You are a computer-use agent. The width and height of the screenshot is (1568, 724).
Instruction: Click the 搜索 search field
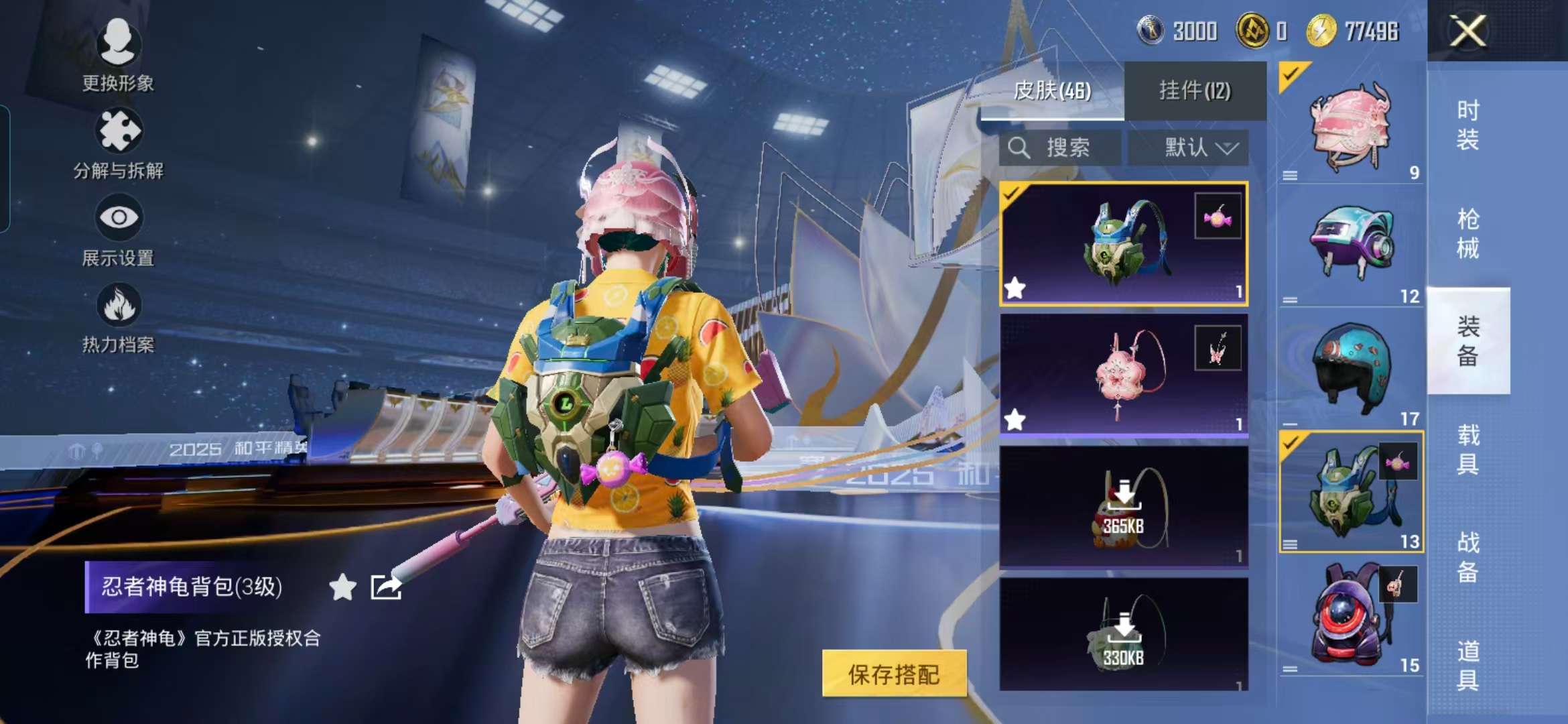(x=1059, y=147)
